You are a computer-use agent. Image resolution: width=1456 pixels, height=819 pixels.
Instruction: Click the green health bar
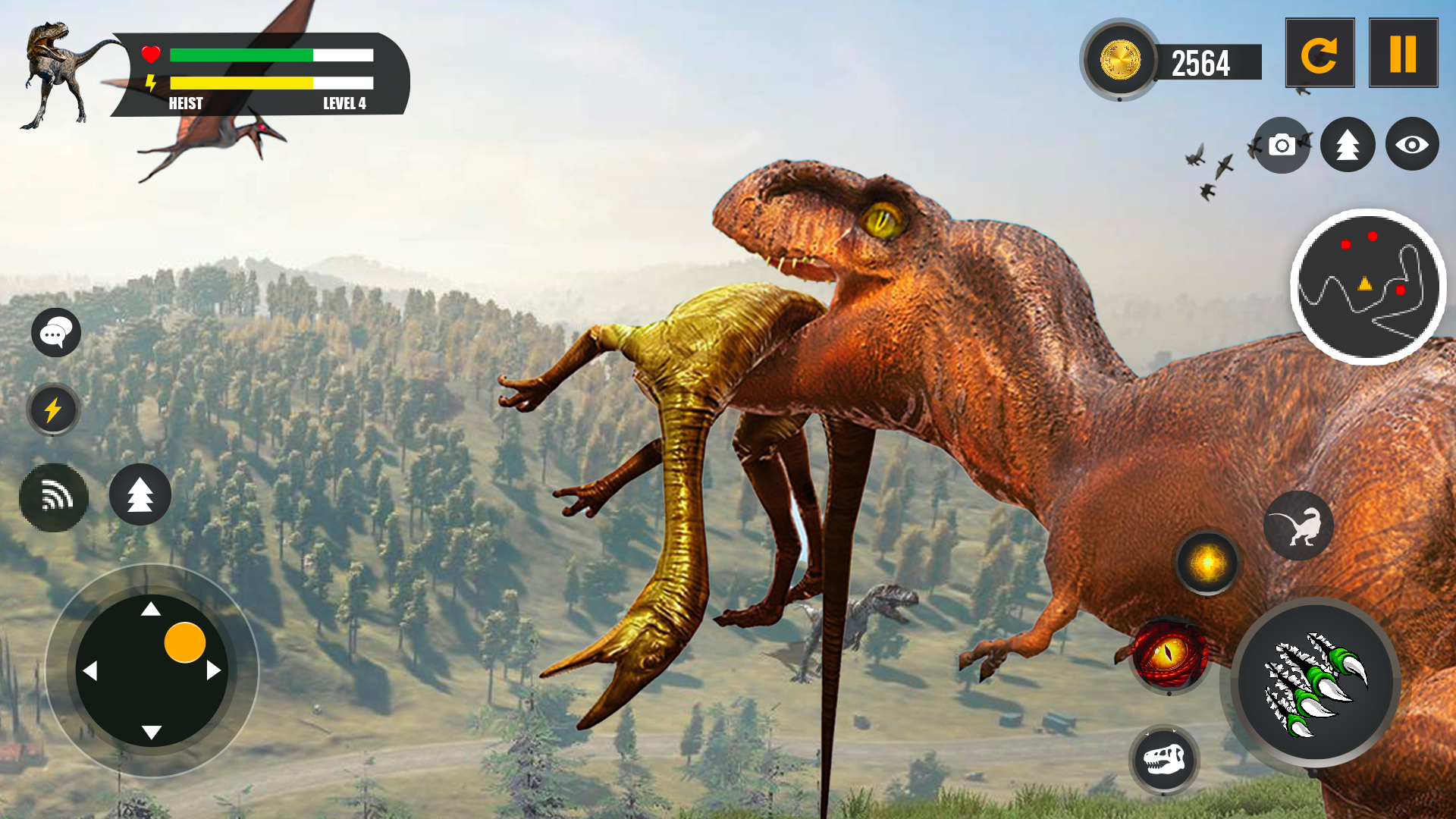tap(243, 55)
